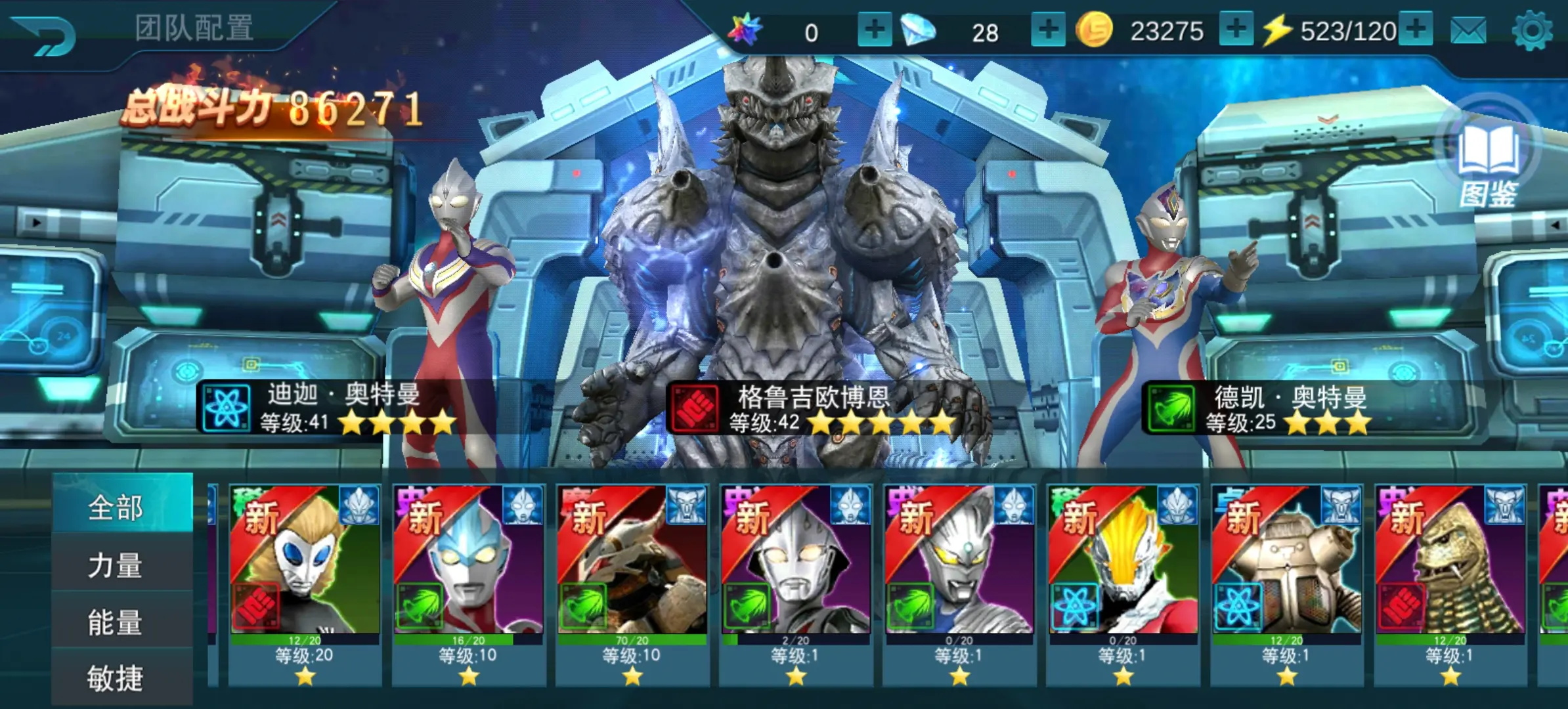Add rainbow star currency with plus button
Screen dimensions: 1568x709
[875, 30]
